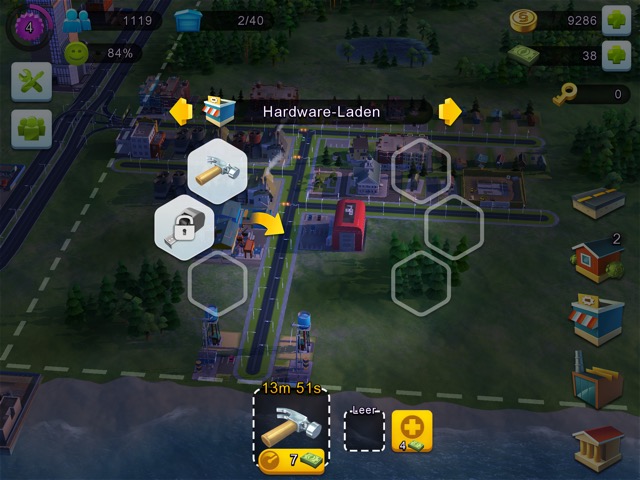Open the shop stores build menu
640x480 pixels.
(x=598, y=320)
